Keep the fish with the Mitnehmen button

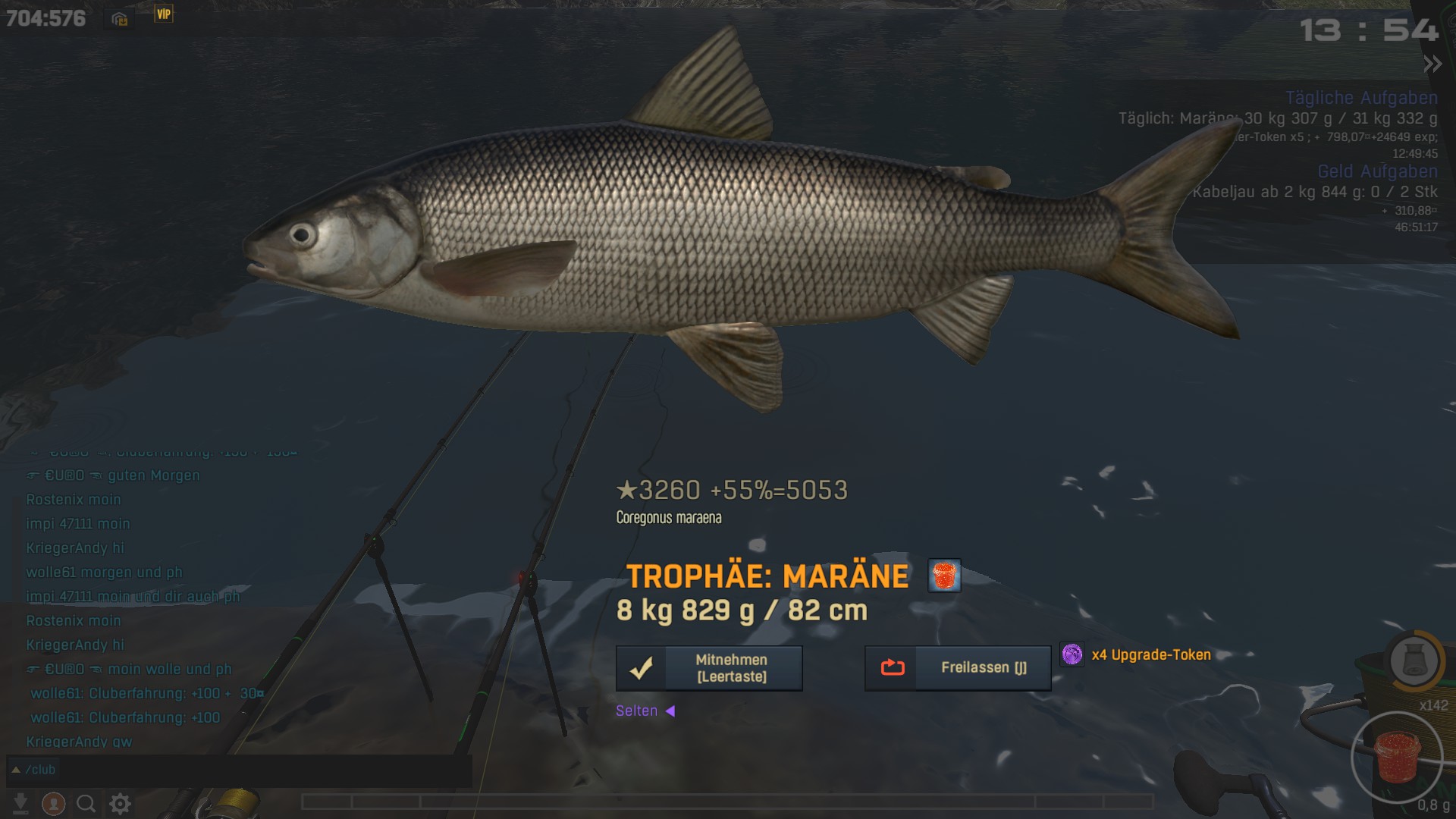coord(709,668)
